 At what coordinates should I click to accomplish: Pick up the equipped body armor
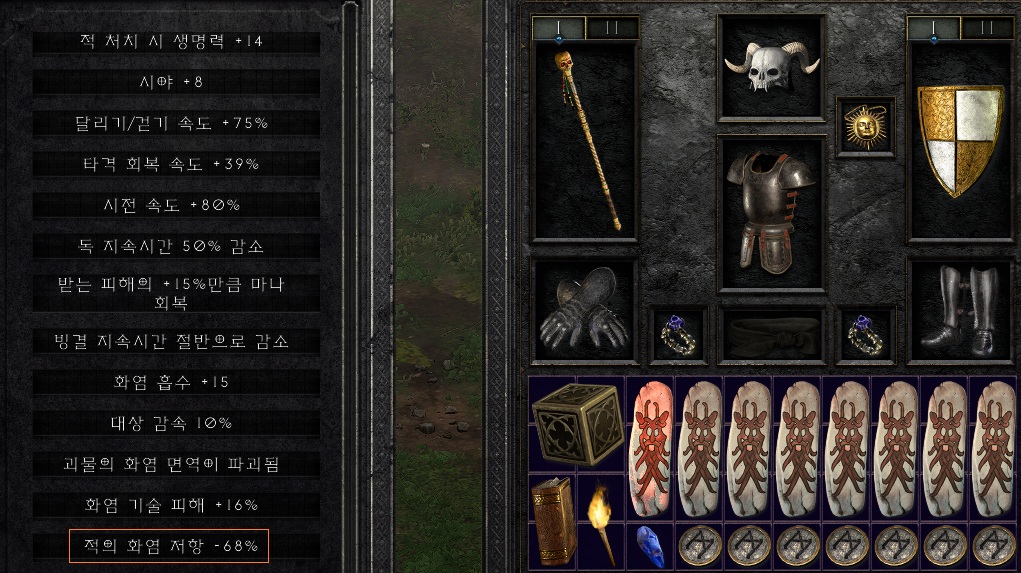(x=771, y=211)
